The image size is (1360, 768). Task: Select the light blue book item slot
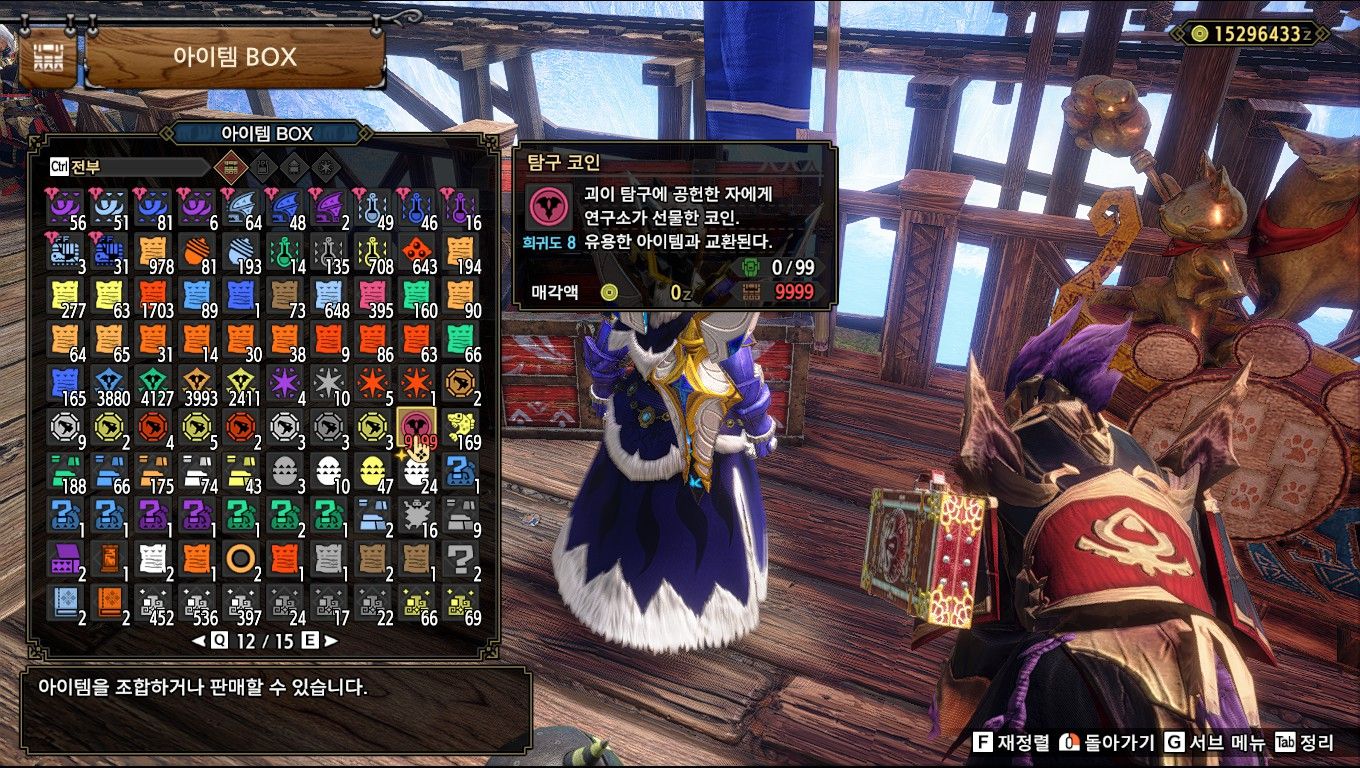[65, 602]
